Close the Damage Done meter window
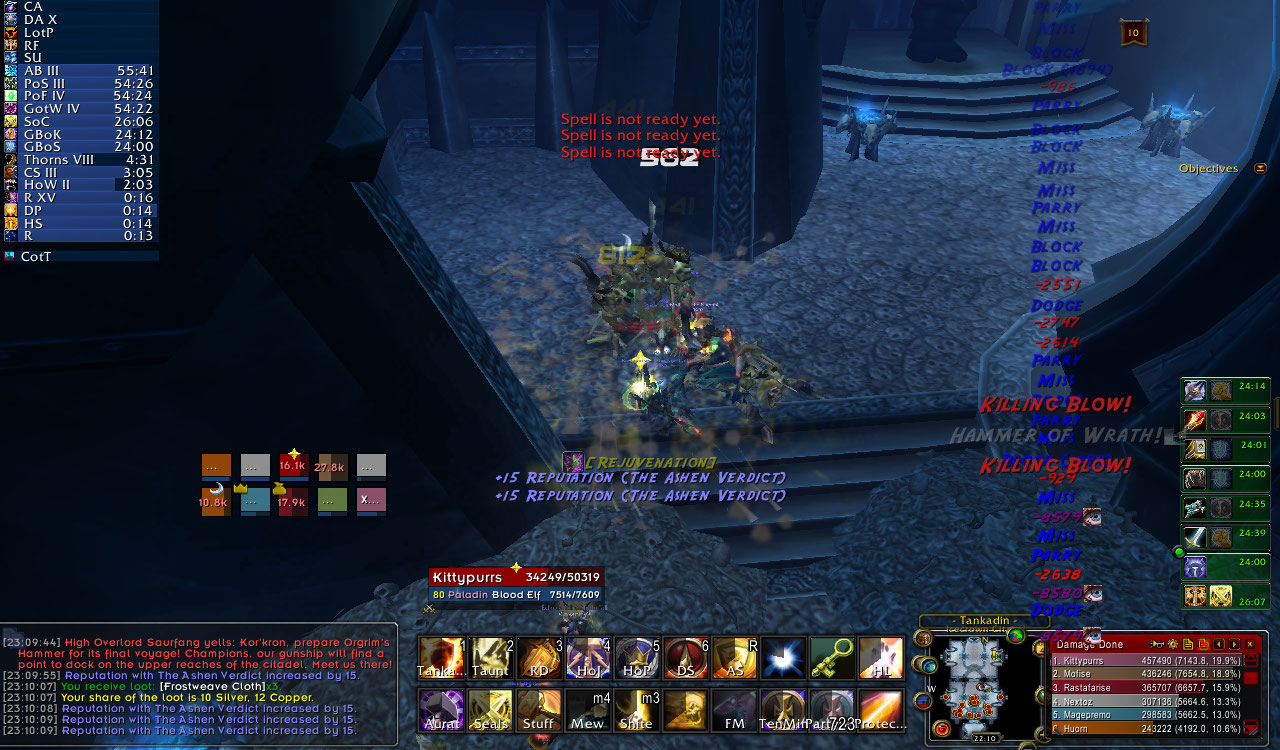 1250,644
